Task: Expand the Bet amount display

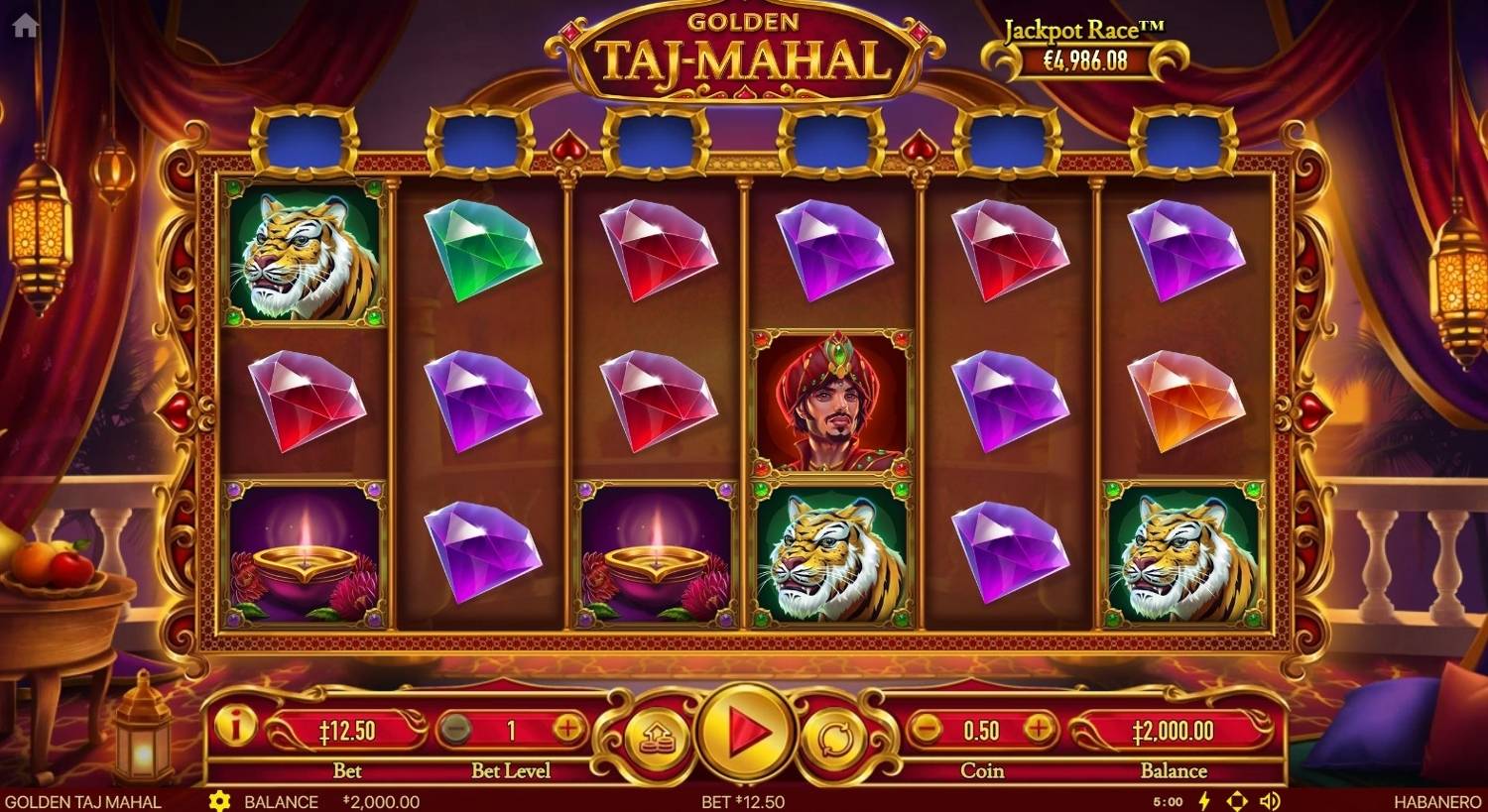Action: [x=345, y=729]
